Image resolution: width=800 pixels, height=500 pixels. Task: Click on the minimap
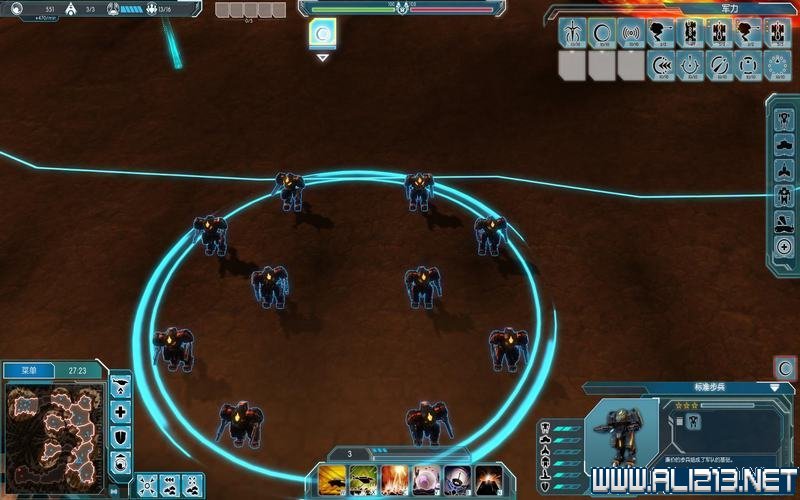pos(54,430)
